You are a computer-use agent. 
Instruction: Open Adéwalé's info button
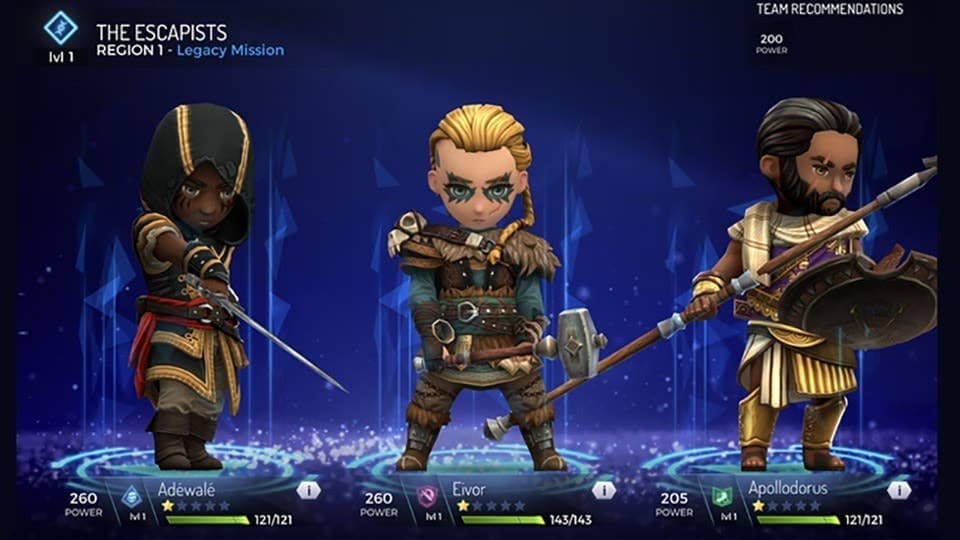[308, 490]
